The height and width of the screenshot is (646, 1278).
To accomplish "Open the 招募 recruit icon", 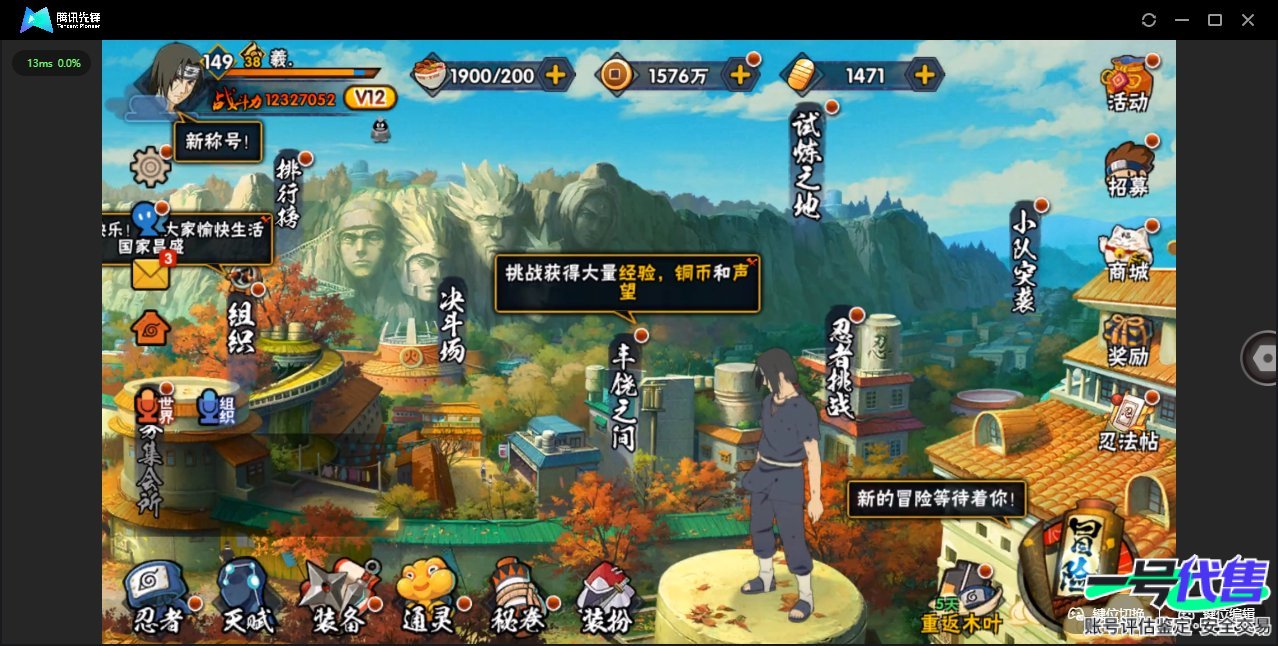I will (1127, 169).
